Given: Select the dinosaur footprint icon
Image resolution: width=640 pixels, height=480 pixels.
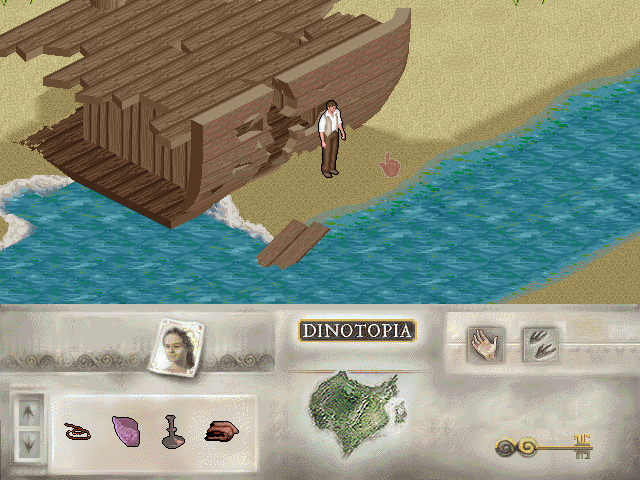Looking at the screenshot, I should click(541, 346).
